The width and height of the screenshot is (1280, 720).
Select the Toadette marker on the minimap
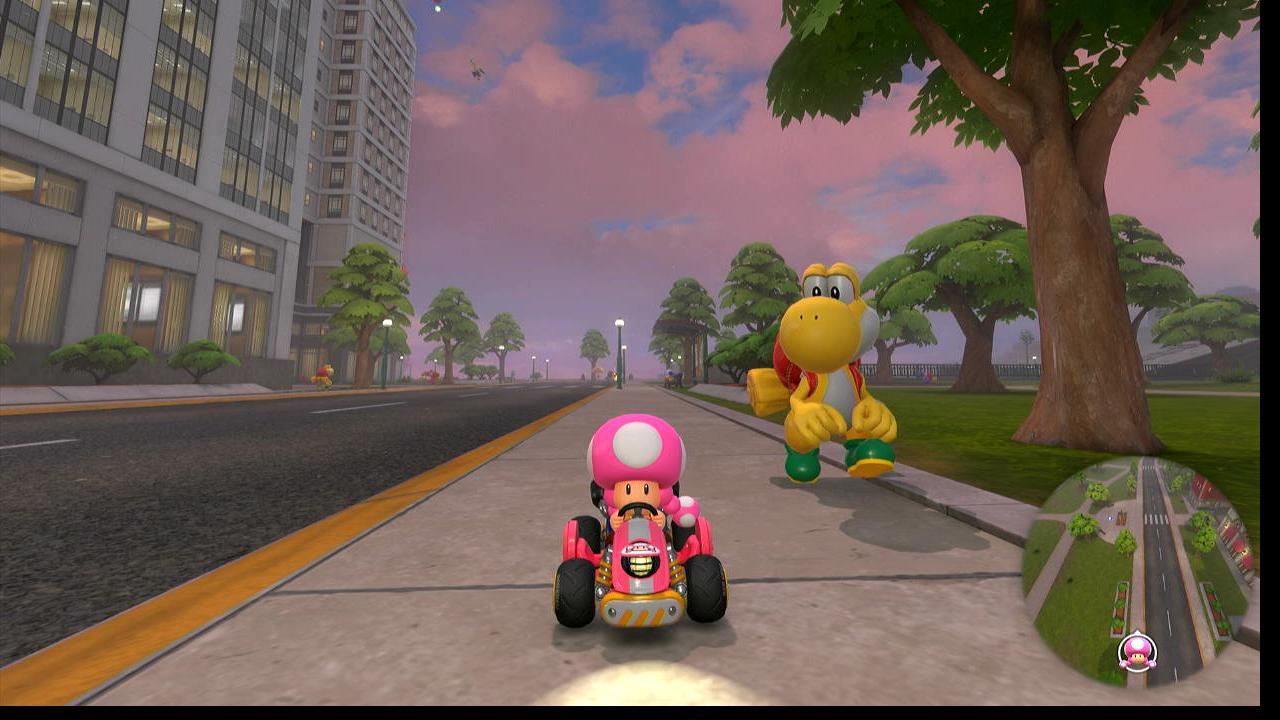[x=1137, y=652]
